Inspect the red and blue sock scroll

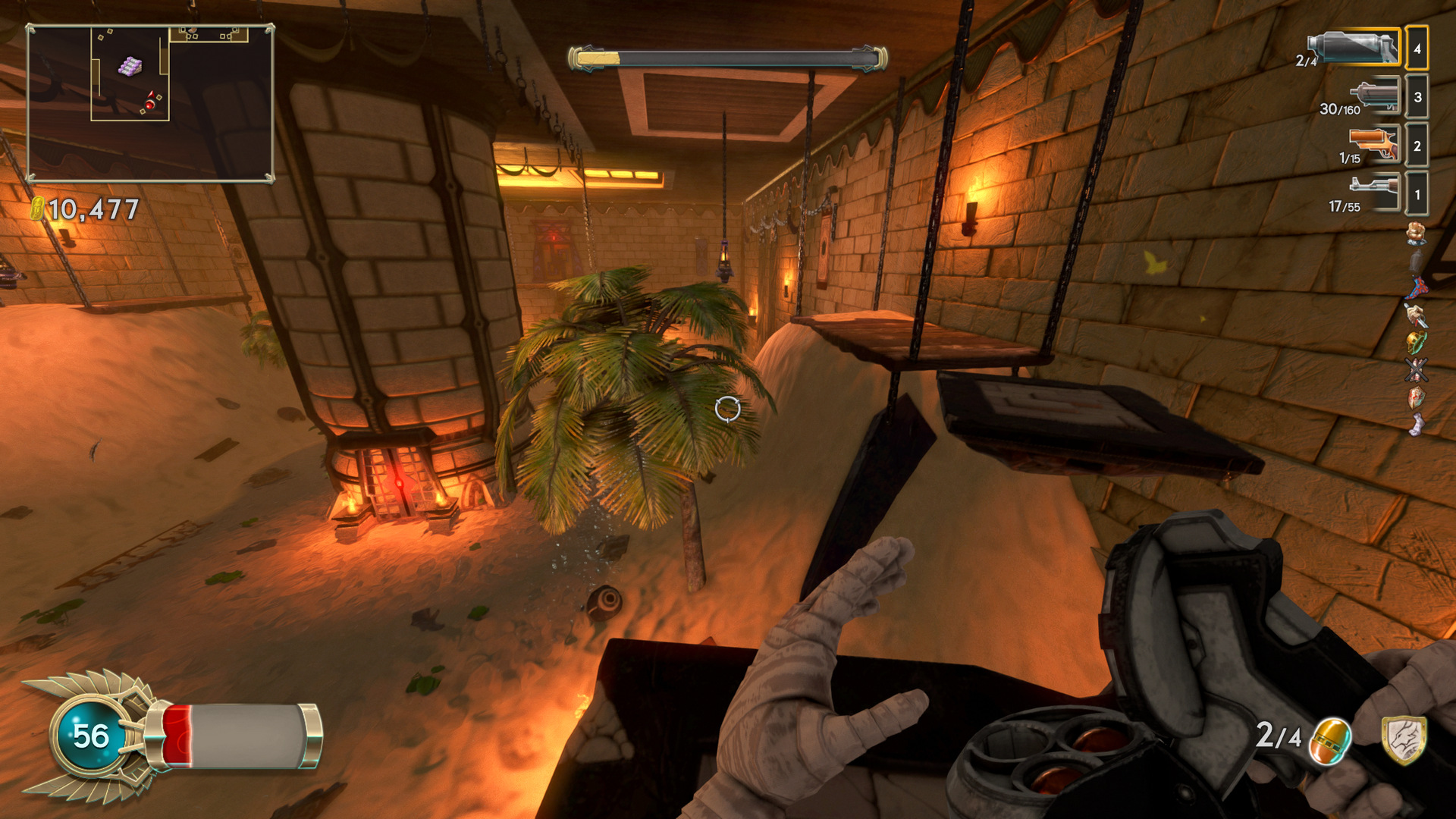pos(1417,288)
